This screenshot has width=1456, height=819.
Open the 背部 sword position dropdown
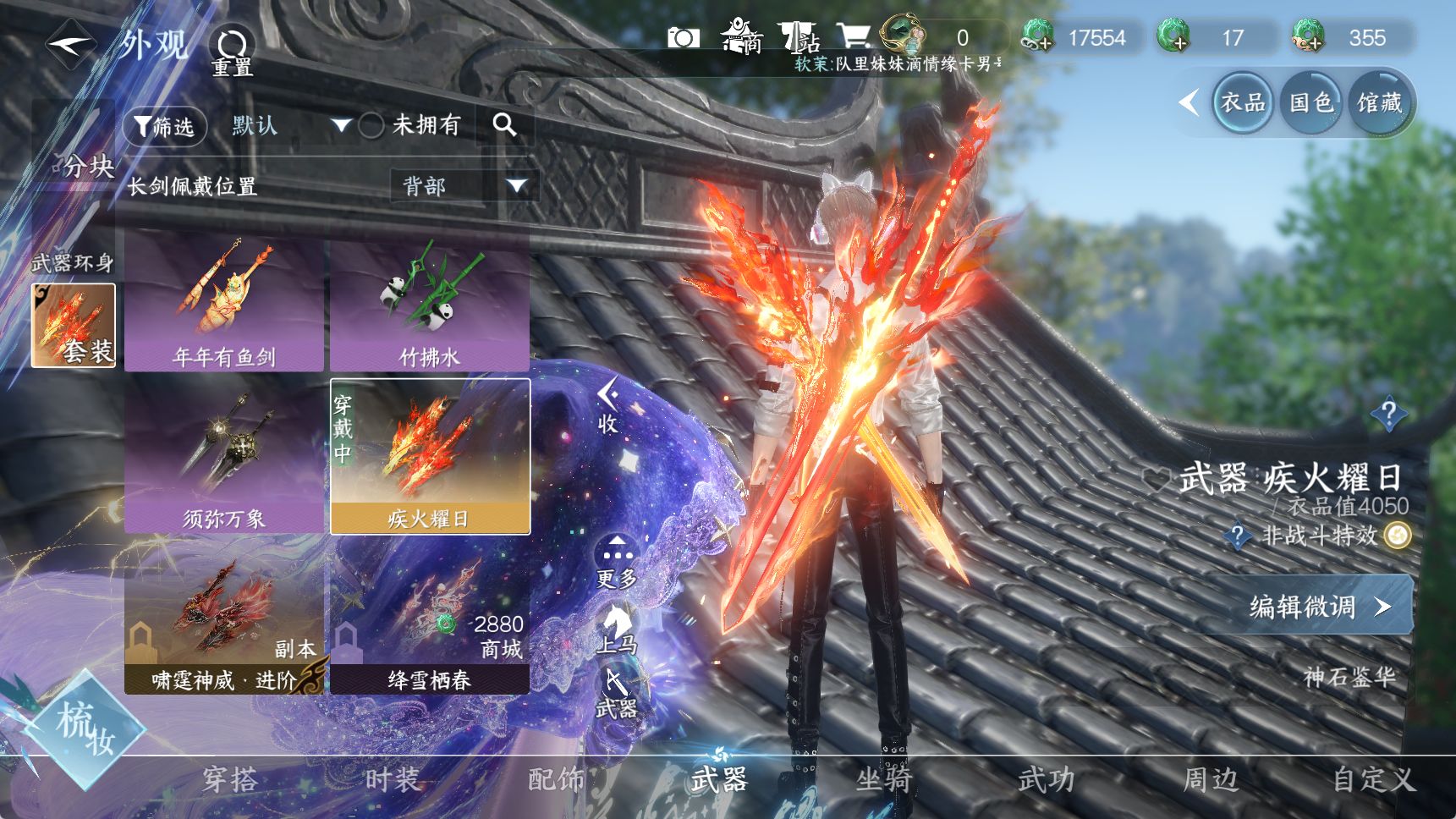464,185
